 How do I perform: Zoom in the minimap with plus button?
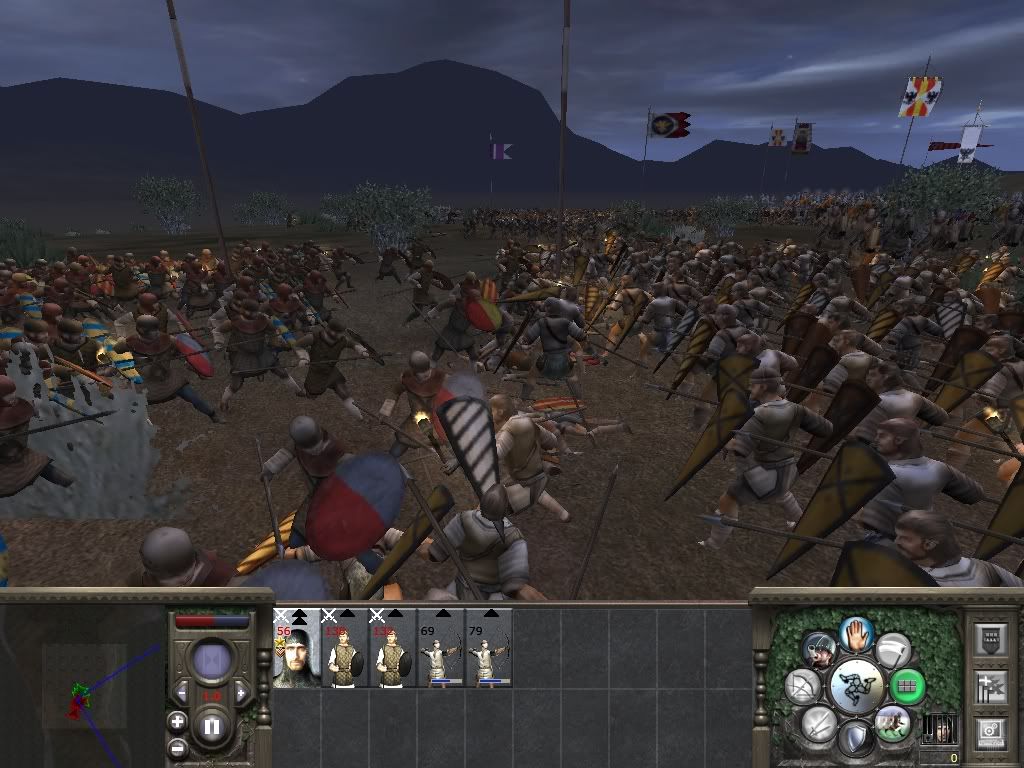pyautogui.click(x=178, y=721)
